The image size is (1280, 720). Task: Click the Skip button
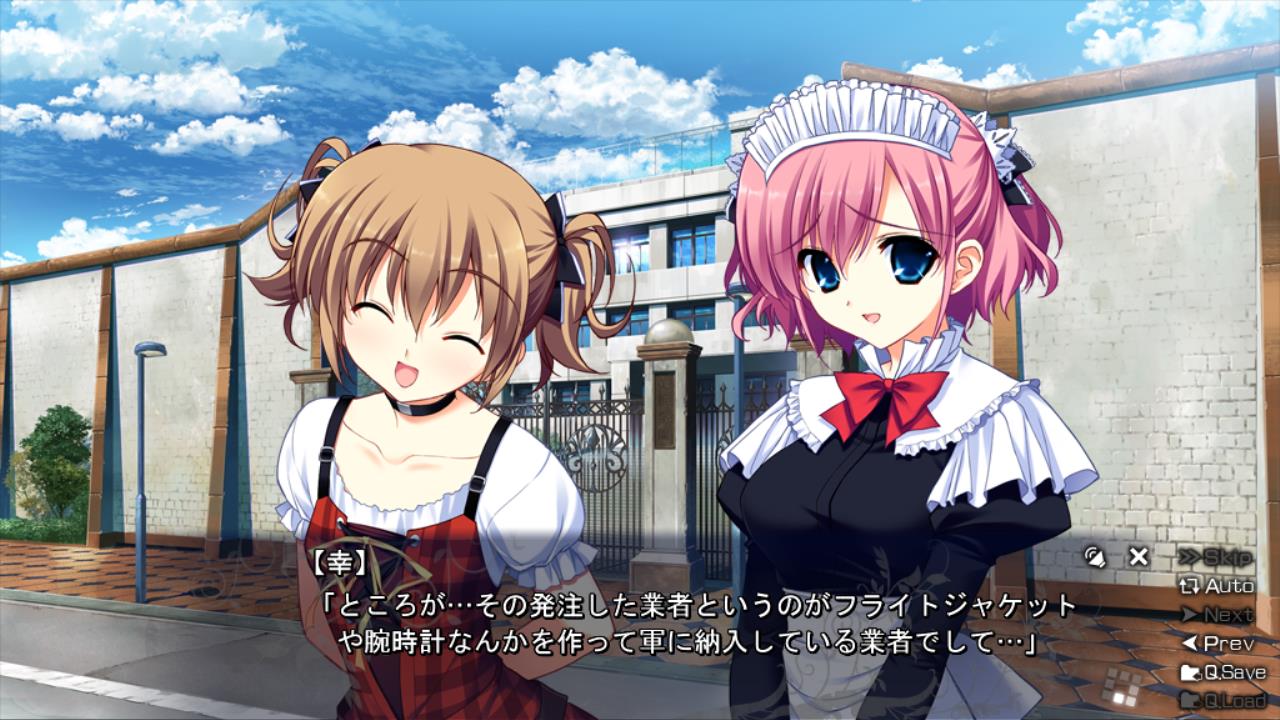[1216, 557]
